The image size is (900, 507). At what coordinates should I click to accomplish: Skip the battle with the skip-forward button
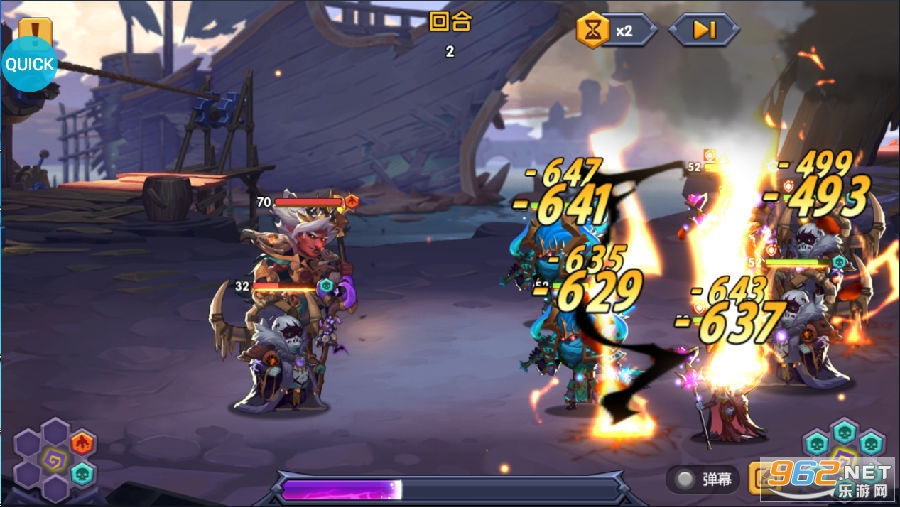(704, 31)
